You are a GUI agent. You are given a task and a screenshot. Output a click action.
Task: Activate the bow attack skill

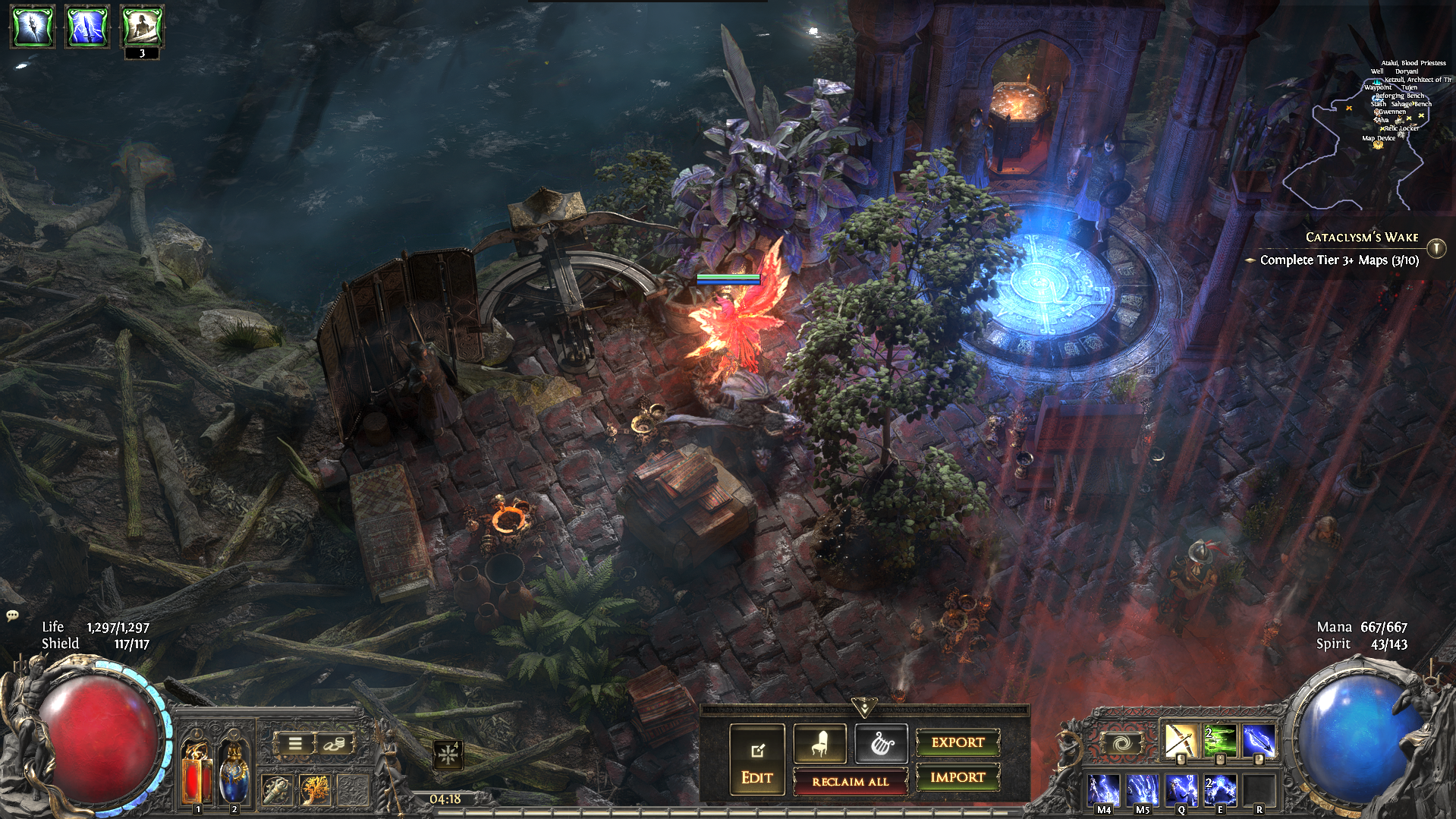(x=1180, y=741)
